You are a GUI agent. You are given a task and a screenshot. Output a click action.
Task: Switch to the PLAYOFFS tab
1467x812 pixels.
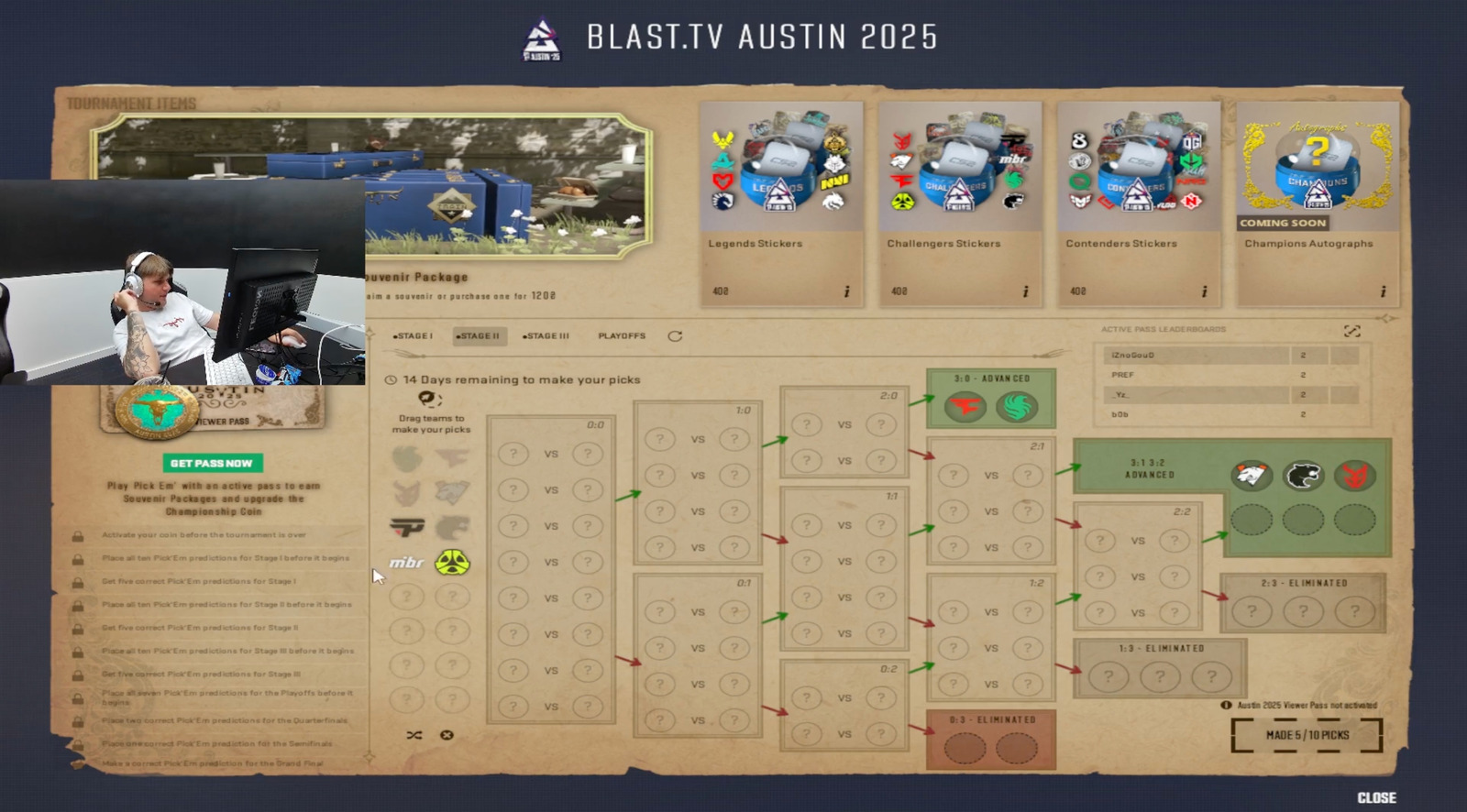(623, 336)
